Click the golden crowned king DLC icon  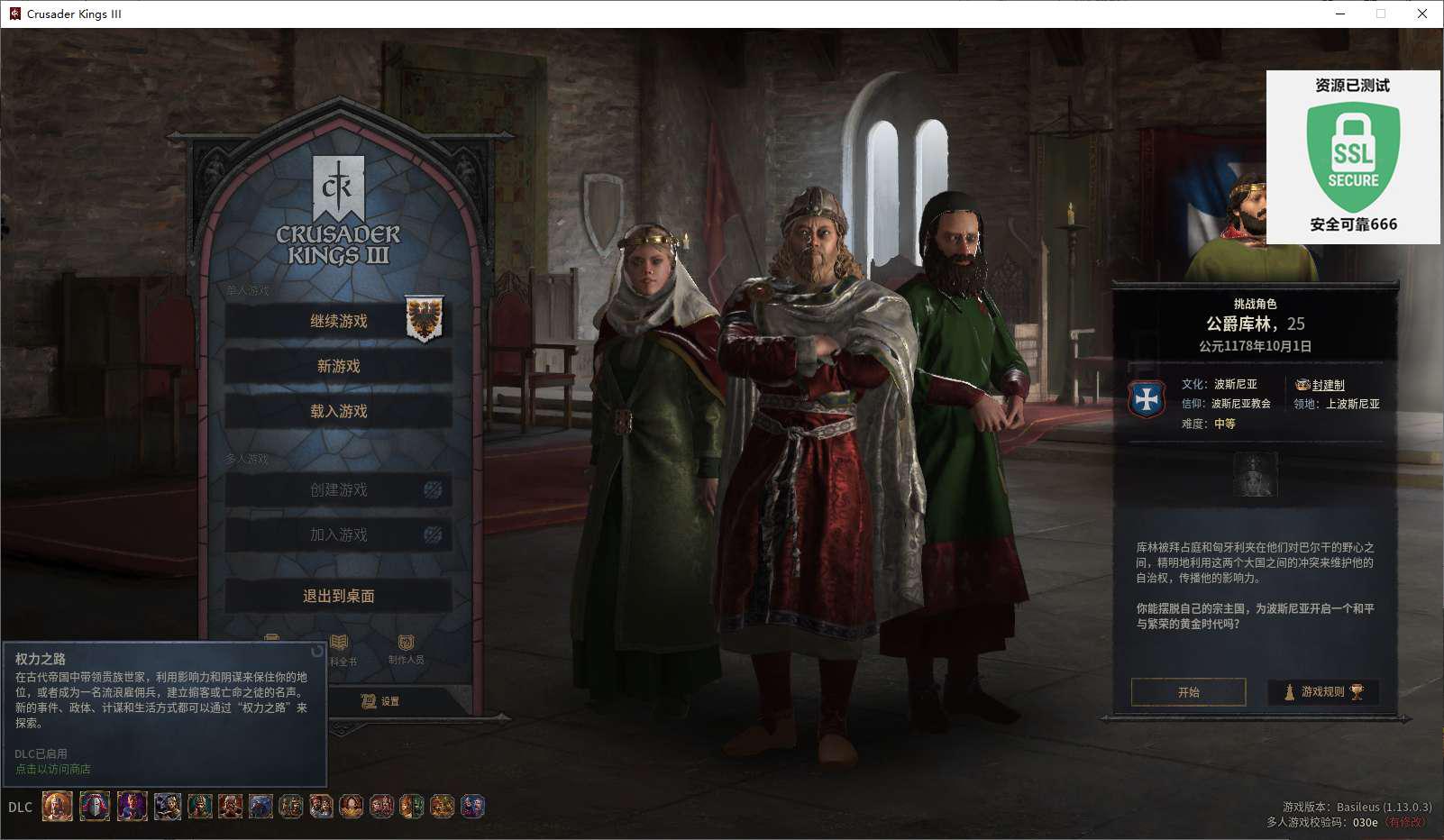58,806
